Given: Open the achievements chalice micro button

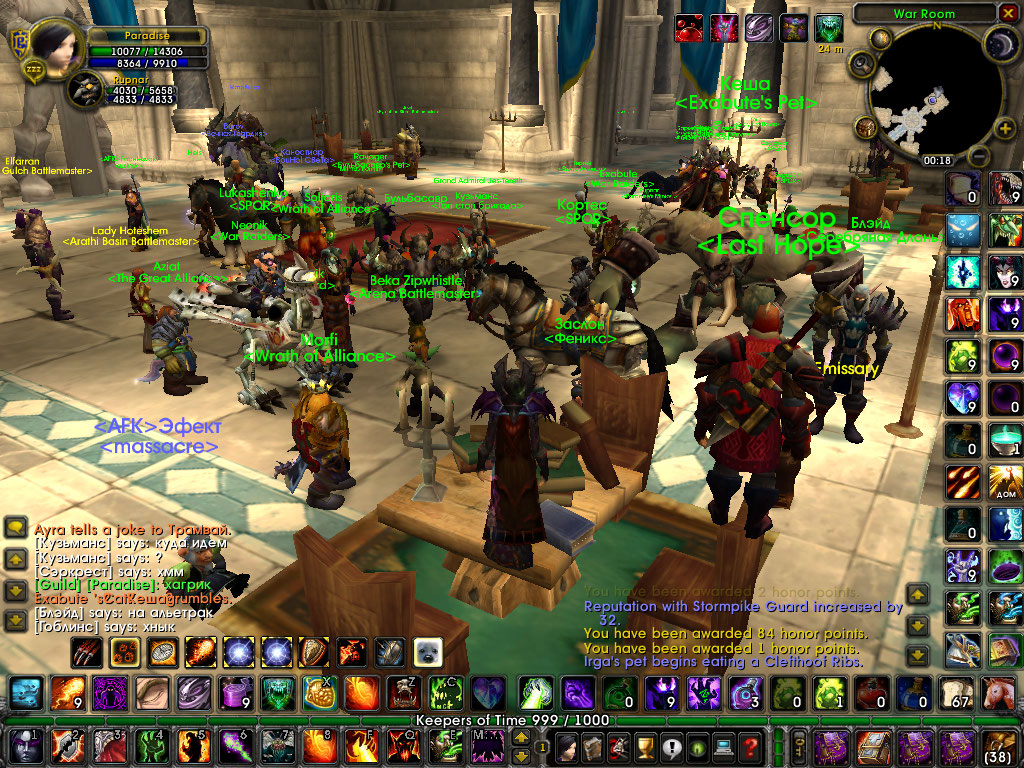Looking at the screenshot, I should [646, 746].
